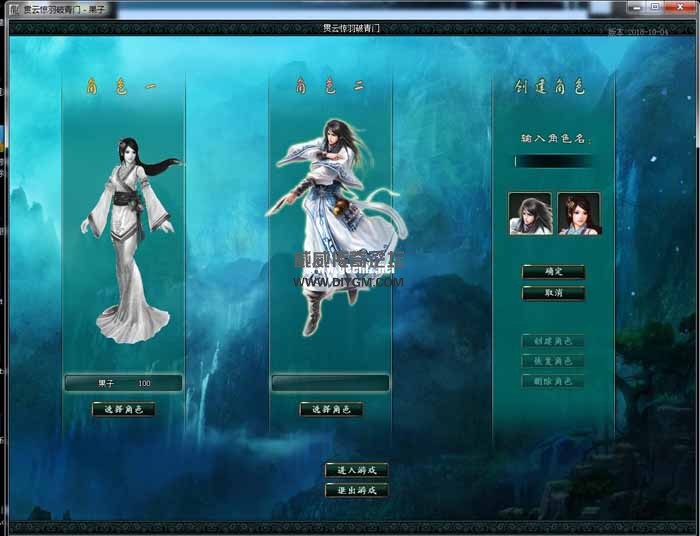Image resolution: width=700 pixels, height=536 pixels.
Task: Close the game window
Action: coord(678,6)
